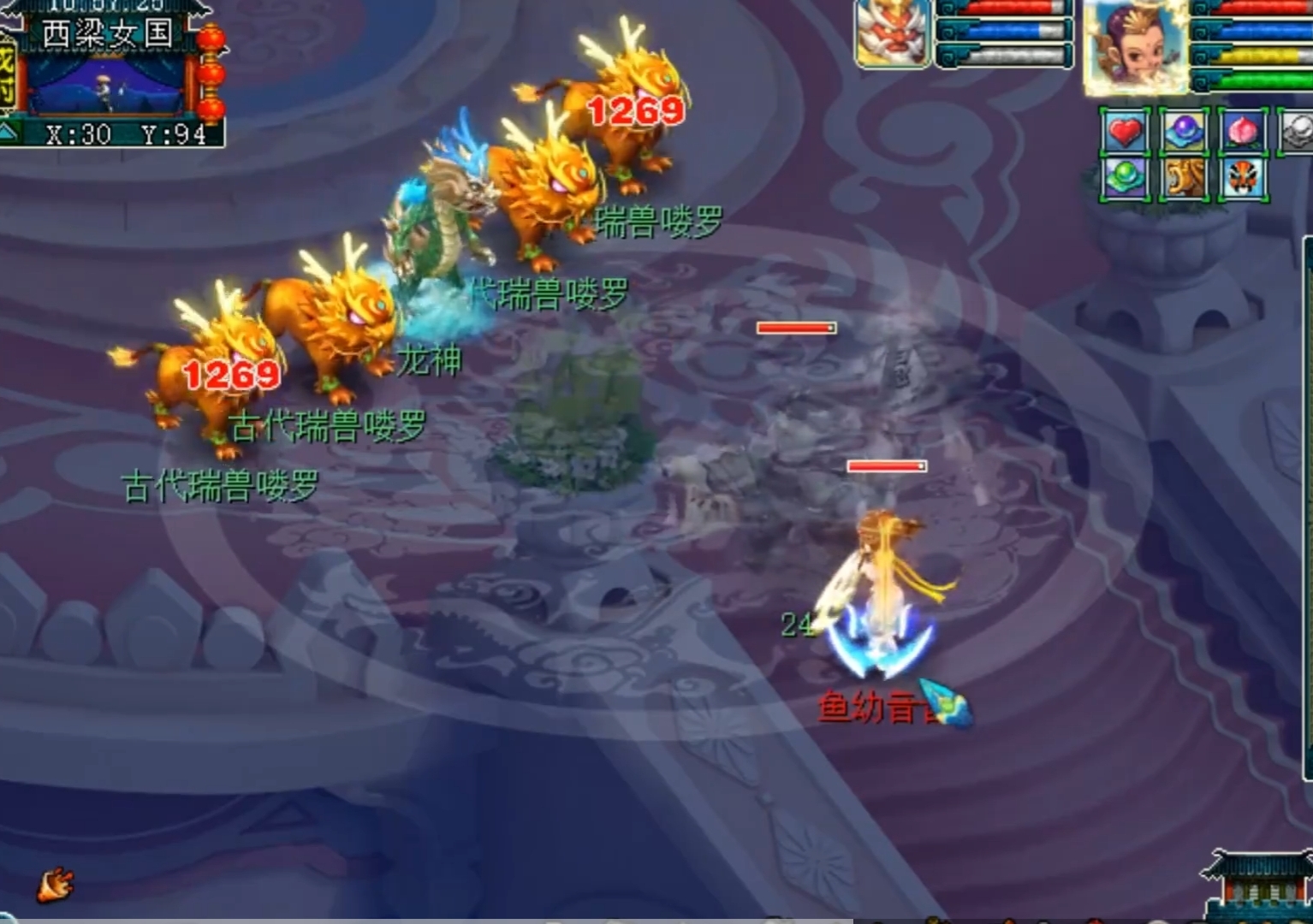Select the purple orb buff icon
The height and width of the screenshot is (924, 1313).
tap(1184, 133)
